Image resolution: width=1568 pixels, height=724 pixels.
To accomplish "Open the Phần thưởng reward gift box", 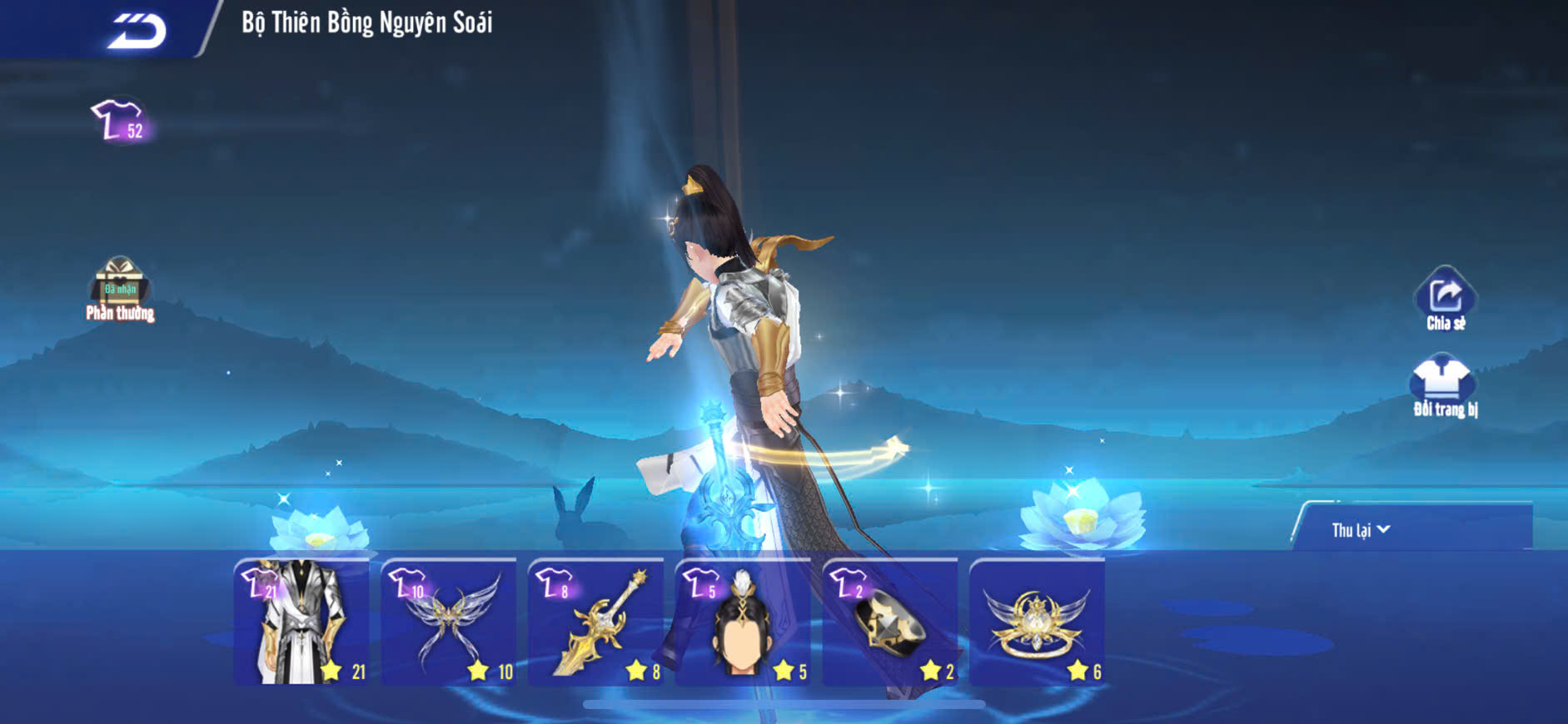I will point(120,289).
